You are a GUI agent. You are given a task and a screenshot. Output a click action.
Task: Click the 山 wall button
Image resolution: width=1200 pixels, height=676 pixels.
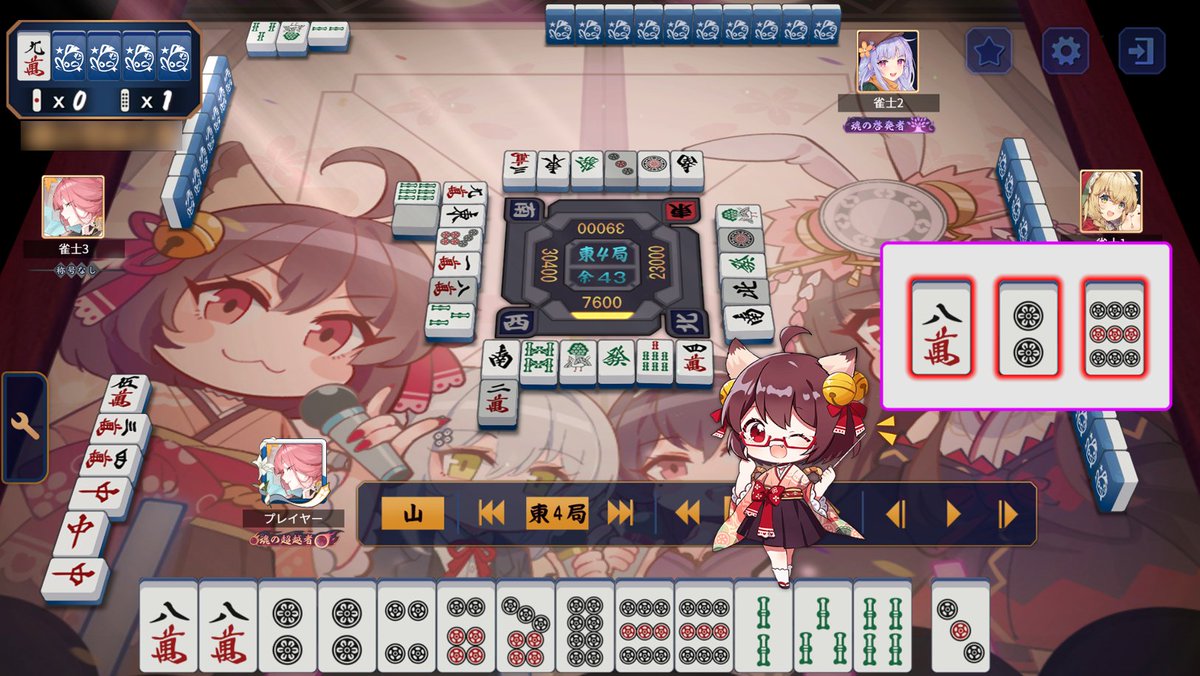410,514
